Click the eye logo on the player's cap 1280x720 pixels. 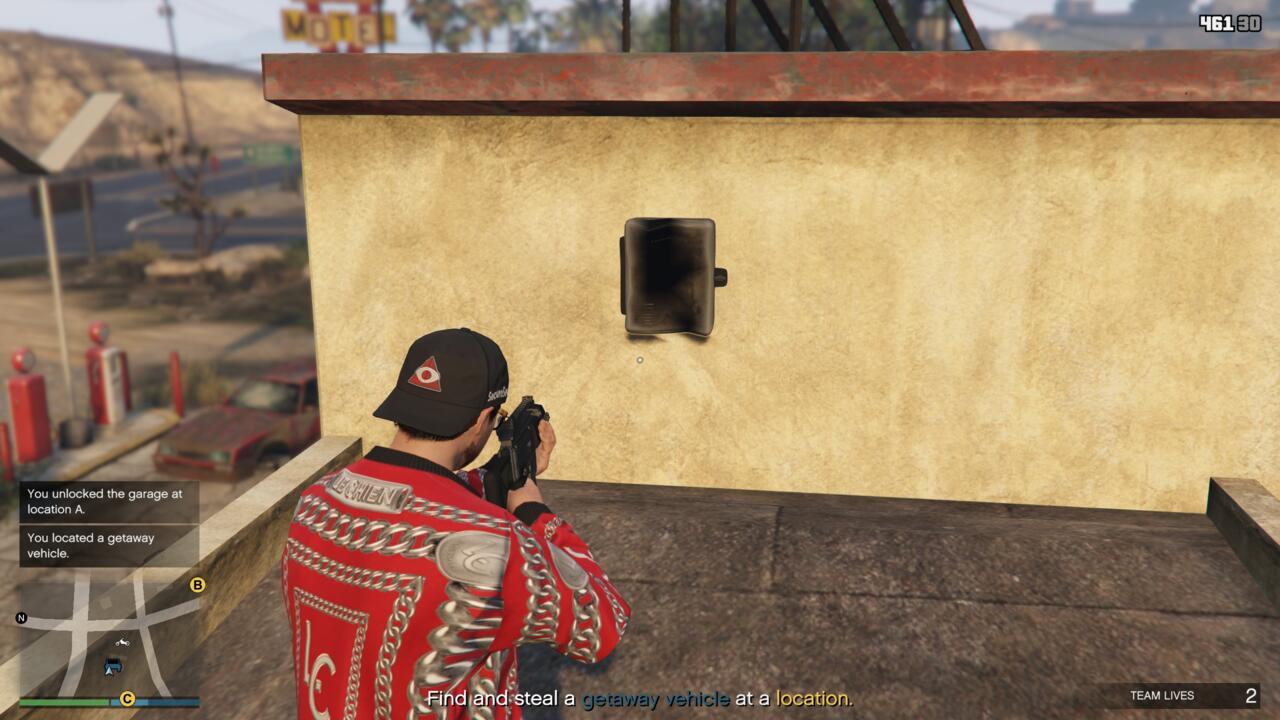[428, 372]
